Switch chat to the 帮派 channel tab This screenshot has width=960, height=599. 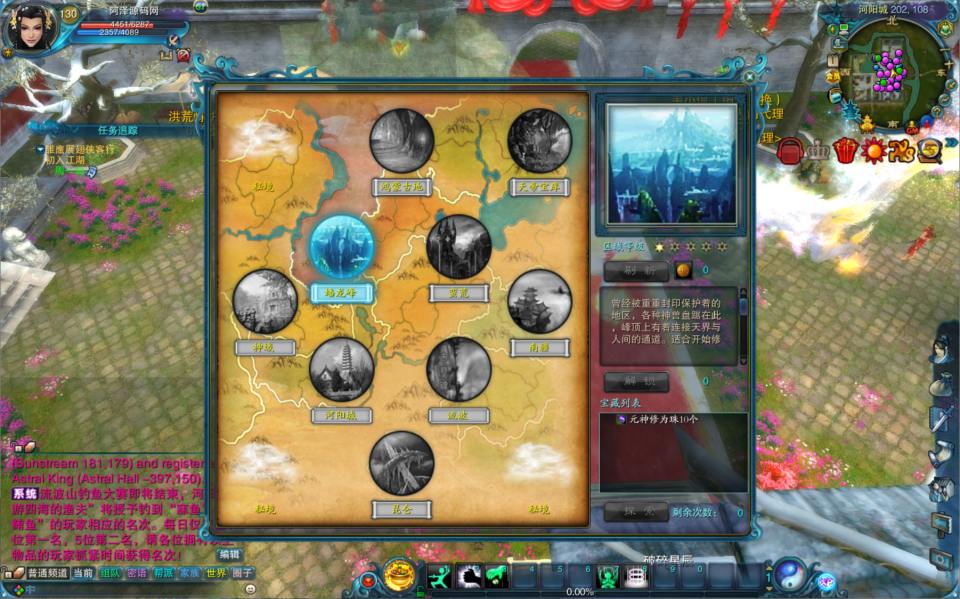[x=163, y=574]
